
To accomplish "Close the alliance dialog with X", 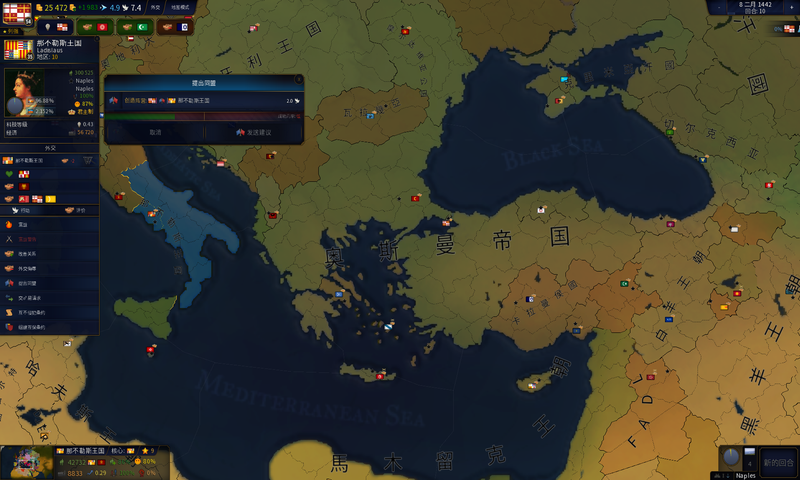I will click(x=298, y=77).
